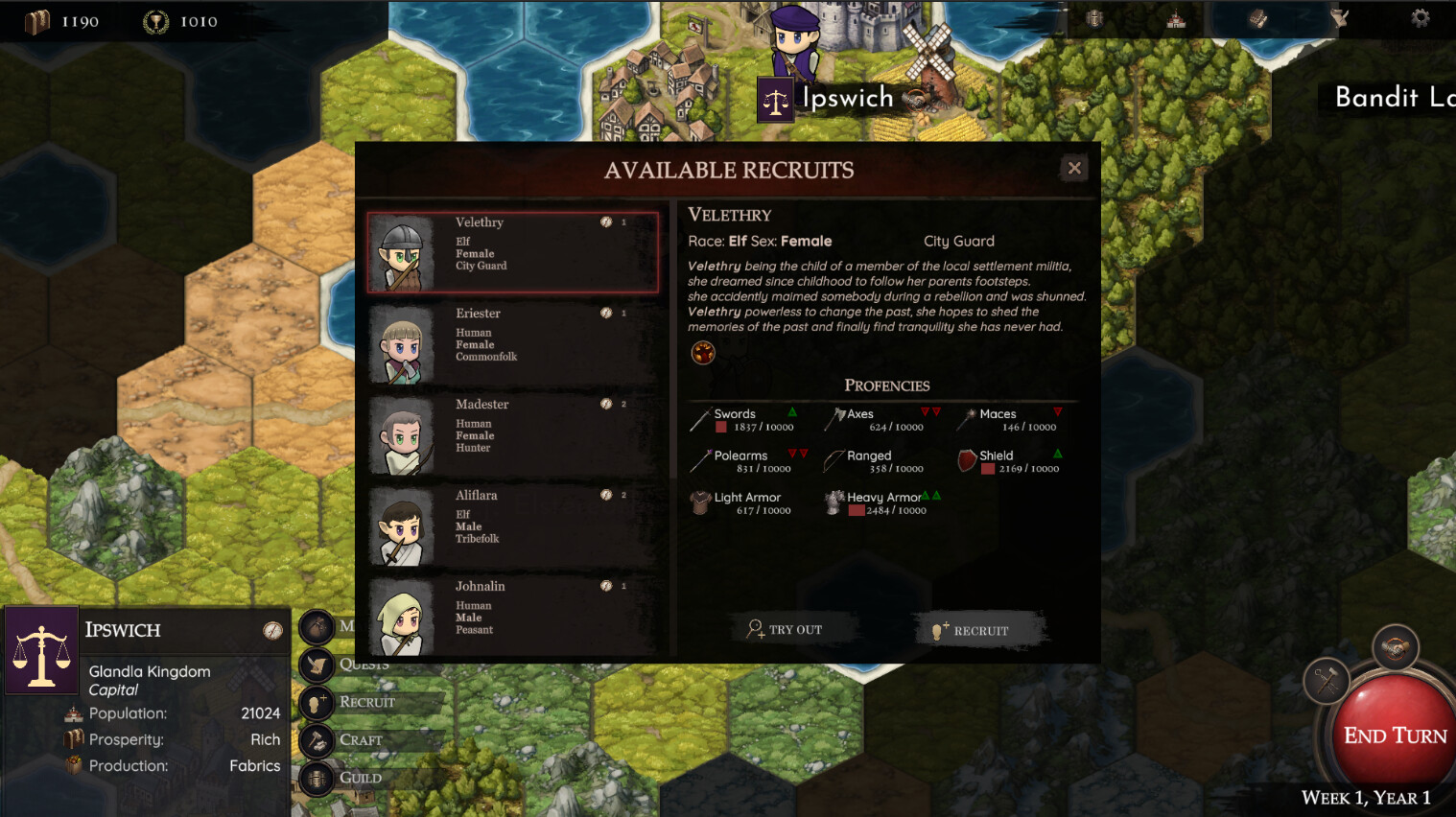1456x817 pixels.
Task: Open the Quests menu entry
Action: point(364,665)
